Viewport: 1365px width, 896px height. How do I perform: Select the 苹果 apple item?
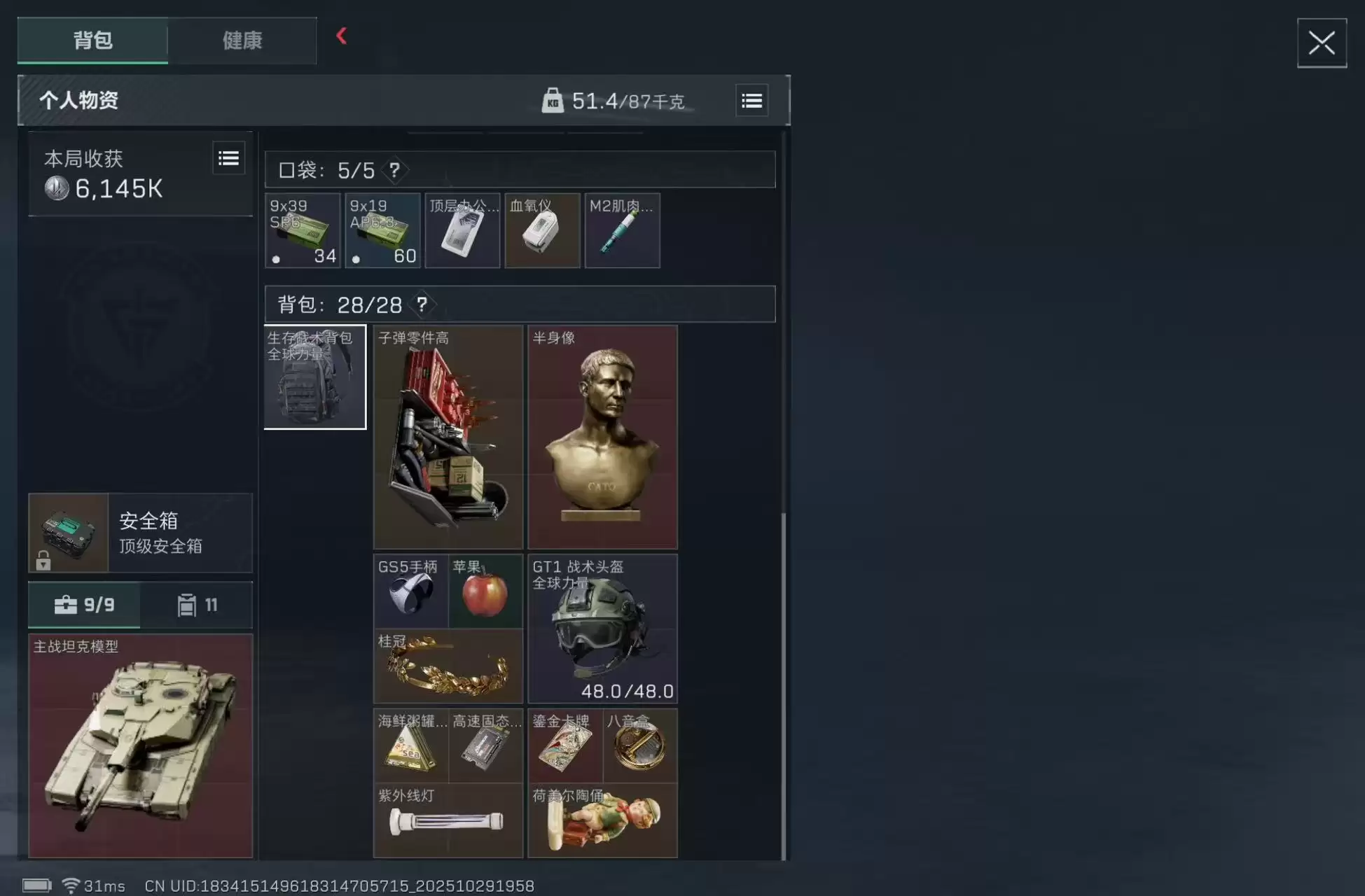point(486,590)
